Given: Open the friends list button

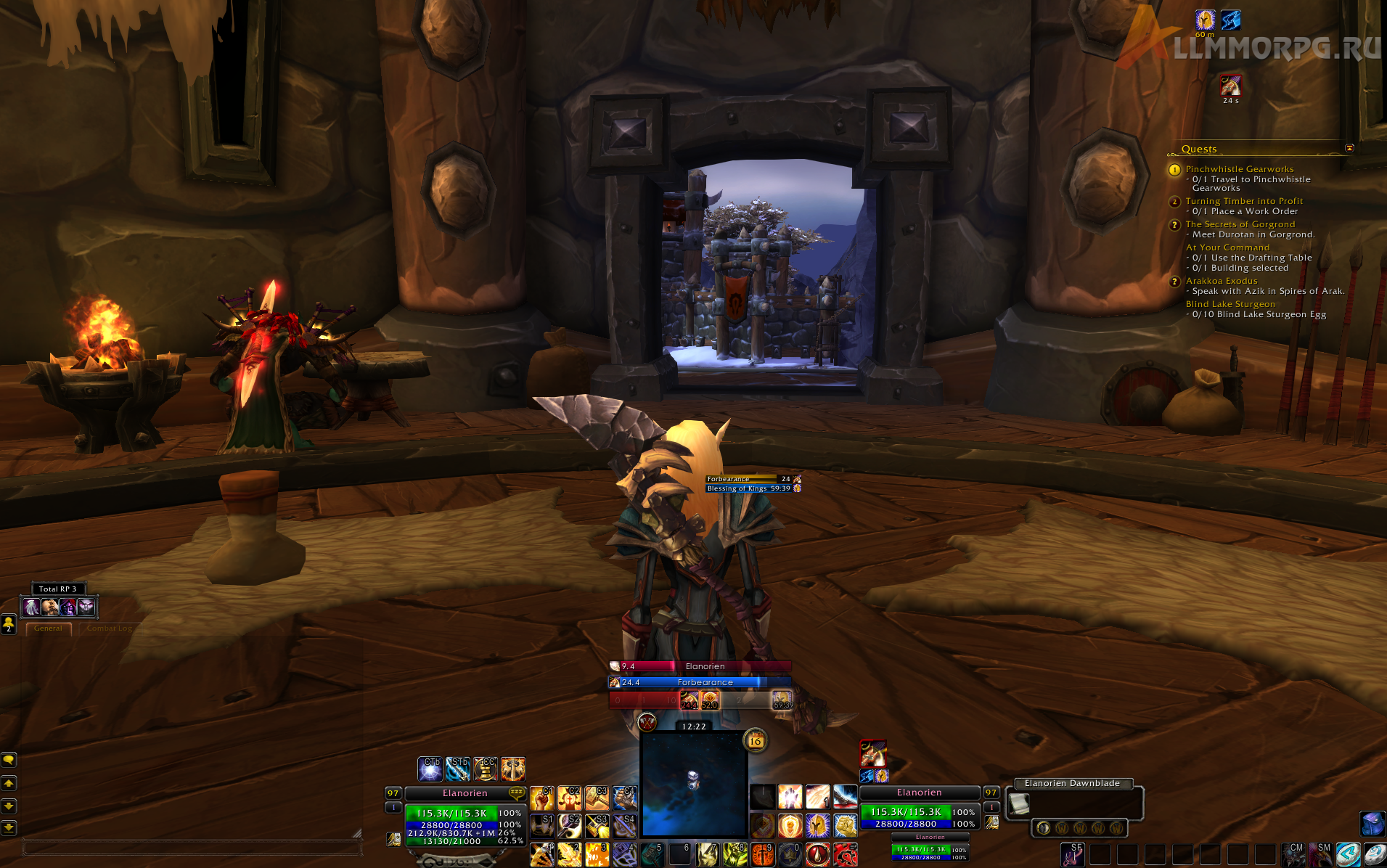Looking at the screenshot, I should [9, 623].
